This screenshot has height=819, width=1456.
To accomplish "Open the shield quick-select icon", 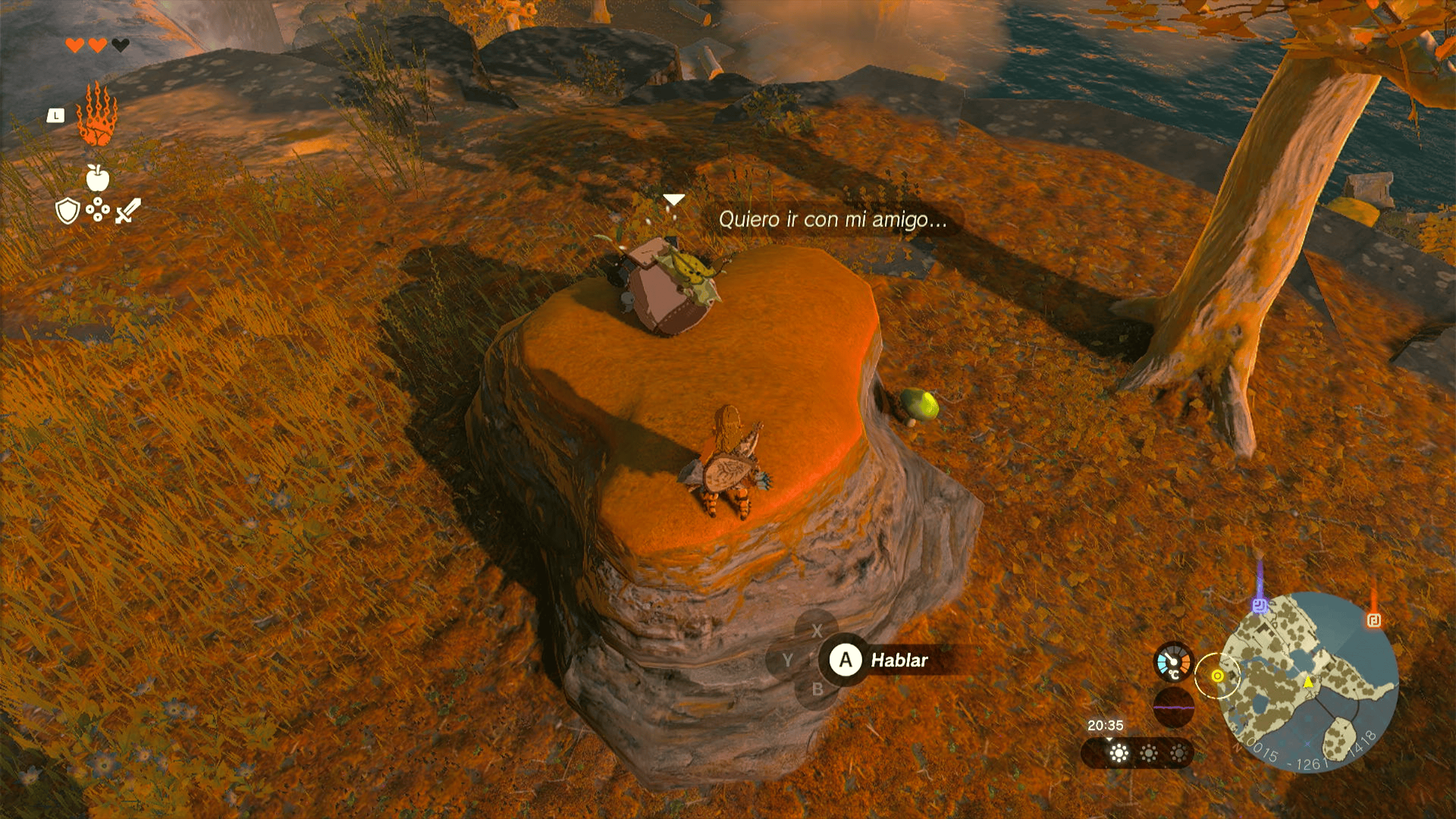I will (x=67, y=211).
